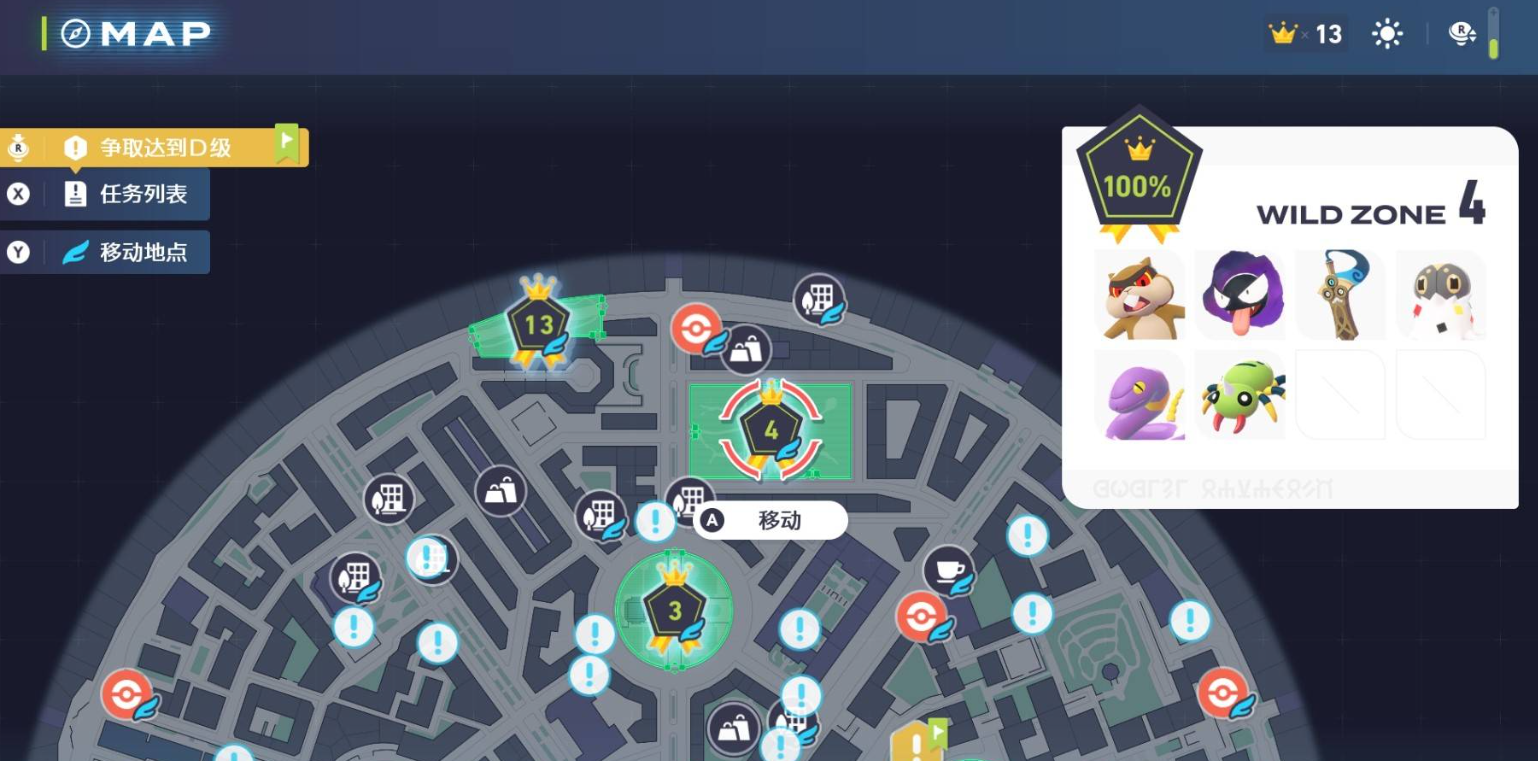The image size is (1538, 761).
Task: Select the Gastly portrait in Wild Zone panel
Action: coord(1239,295)
